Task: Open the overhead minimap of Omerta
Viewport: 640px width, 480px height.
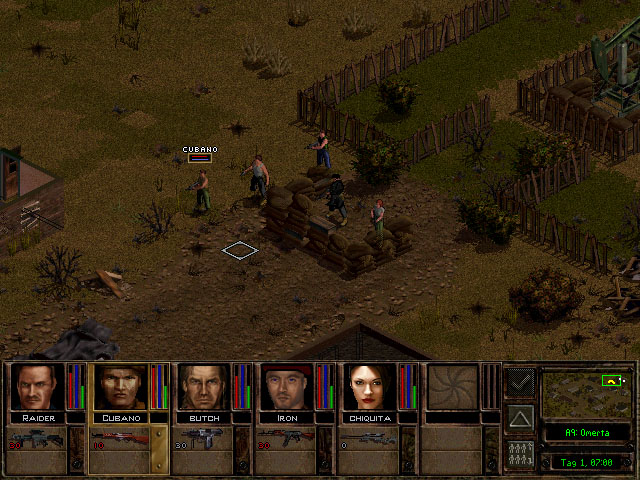Action: pyautogui.click(x=585, y=393)
